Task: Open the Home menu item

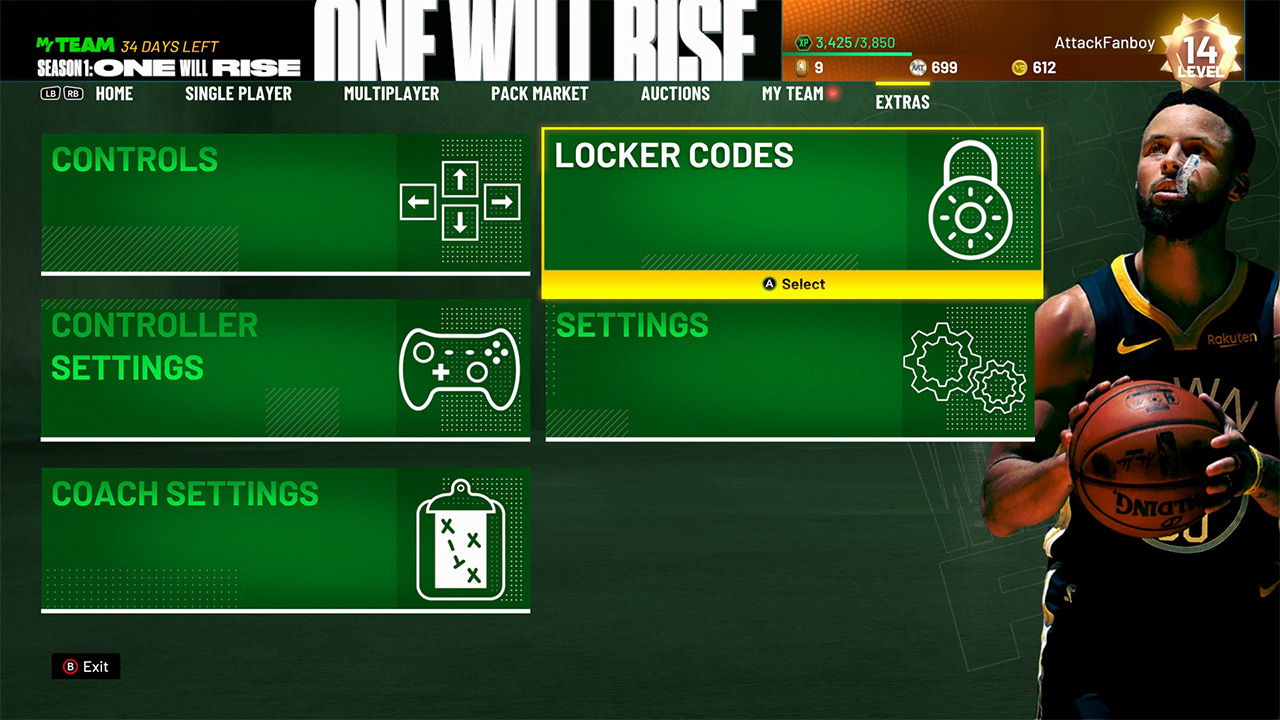Action: point(114,93)
